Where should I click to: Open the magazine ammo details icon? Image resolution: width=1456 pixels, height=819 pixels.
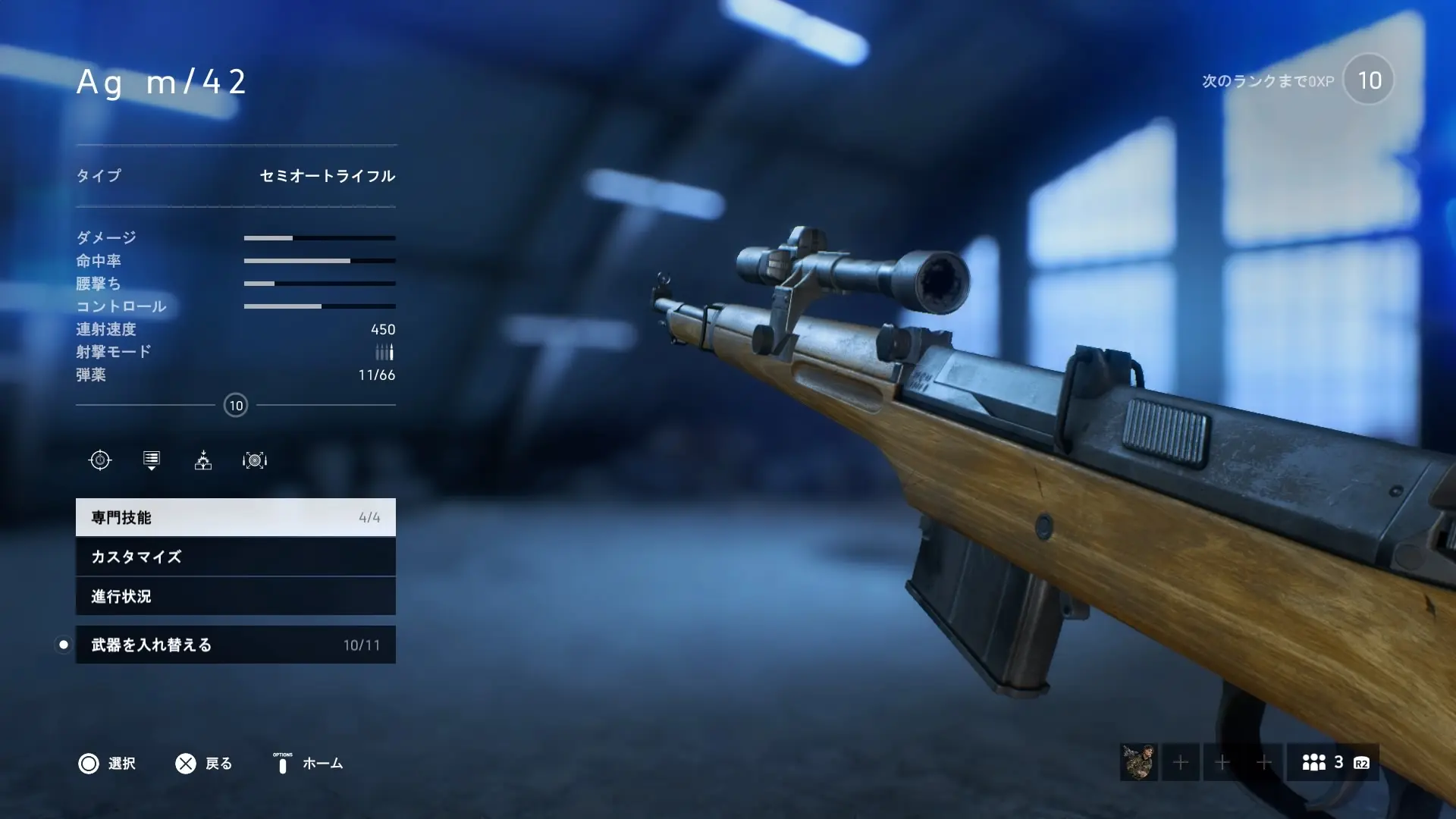pyautogui.click(x=151, y=460)
